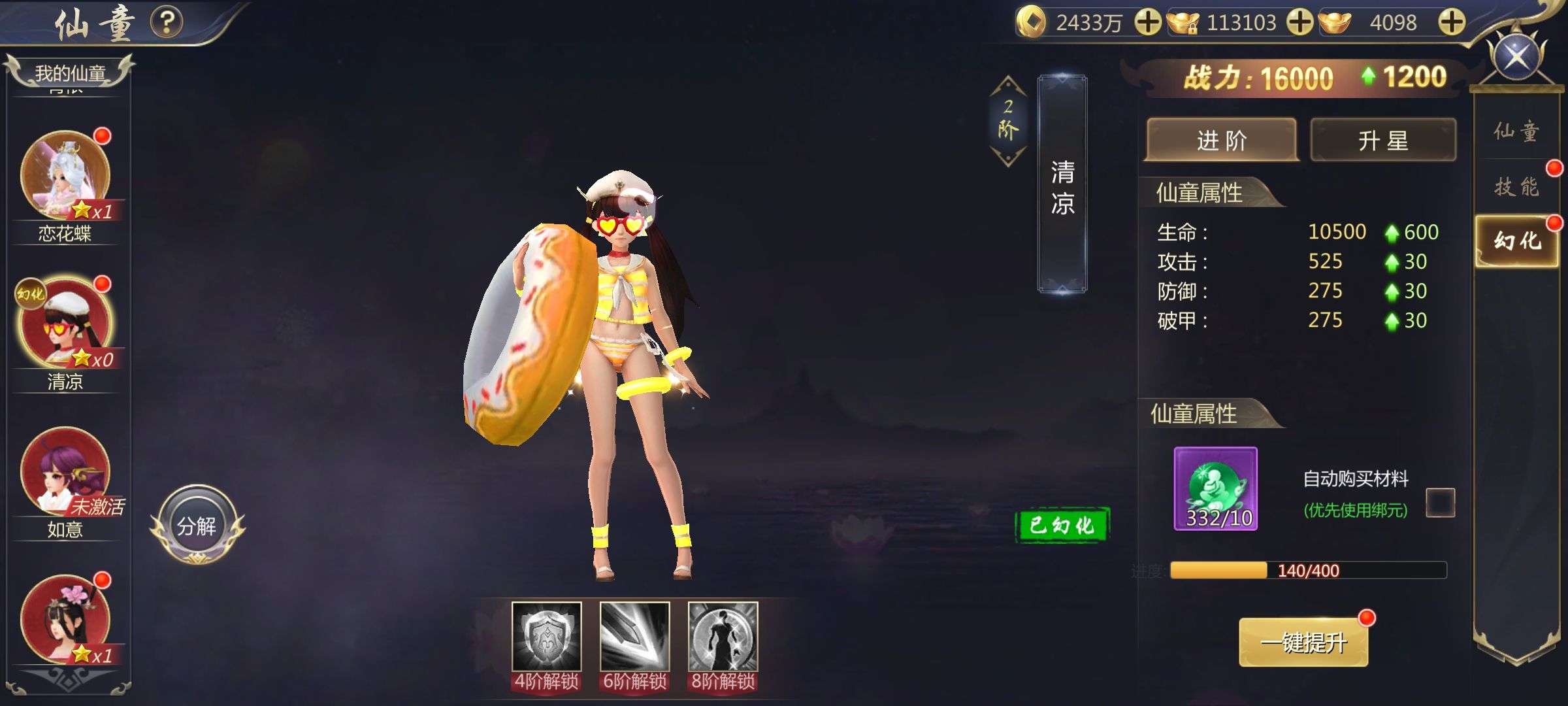The image size is (1568, 706).
Task: Select the 恋花蝶 fairy child portrait
Action: (65, 175)
